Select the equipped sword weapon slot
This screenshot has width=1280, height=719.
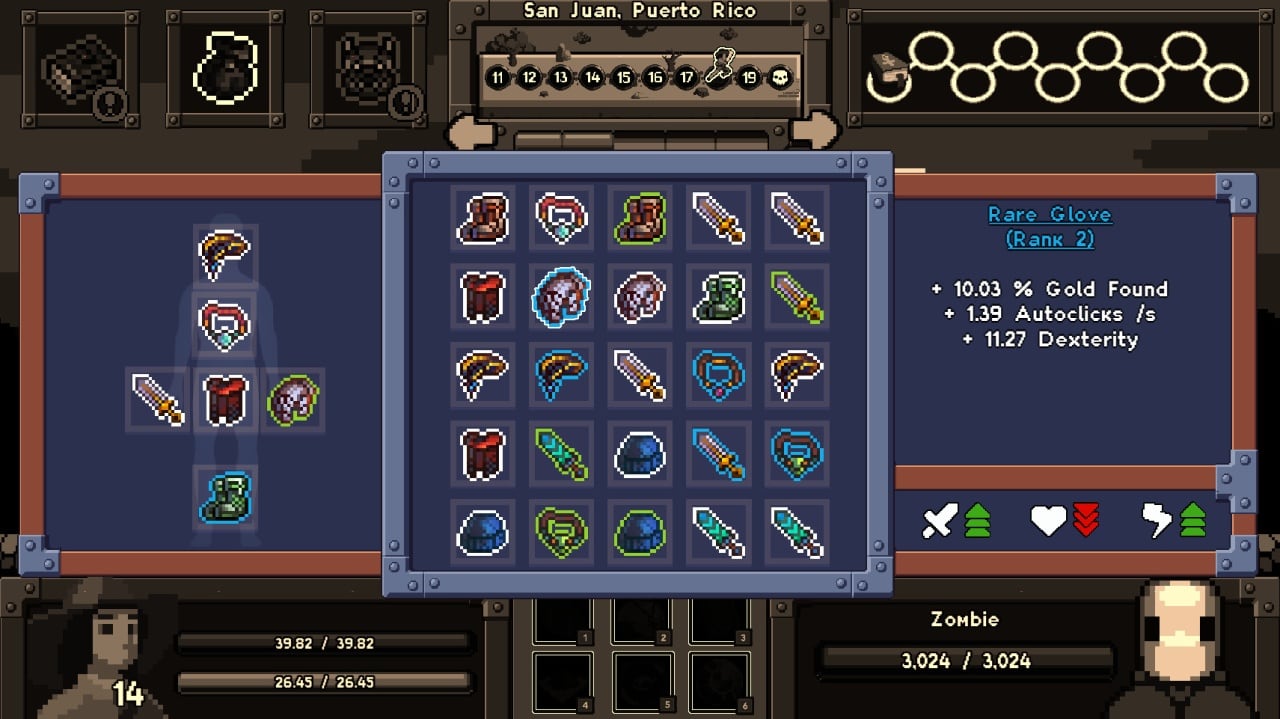pos(158,398)
